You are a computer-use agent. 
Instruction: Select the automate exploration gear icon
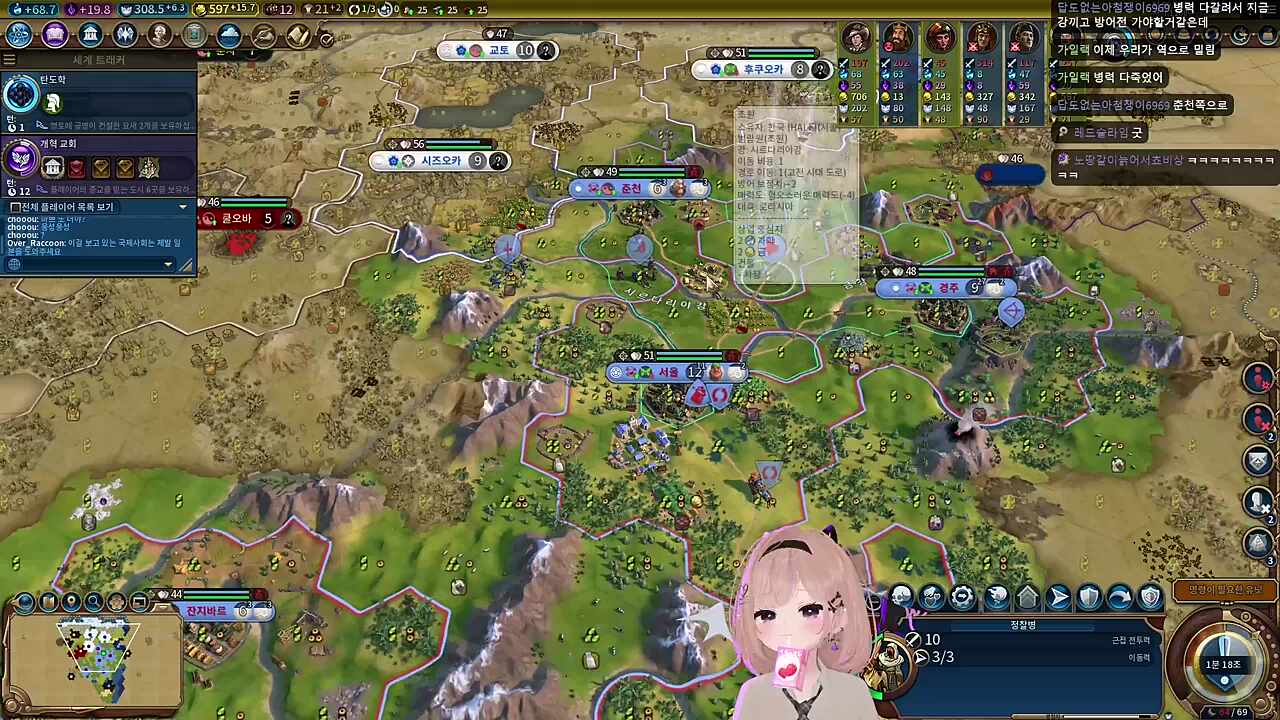(961, 596)
